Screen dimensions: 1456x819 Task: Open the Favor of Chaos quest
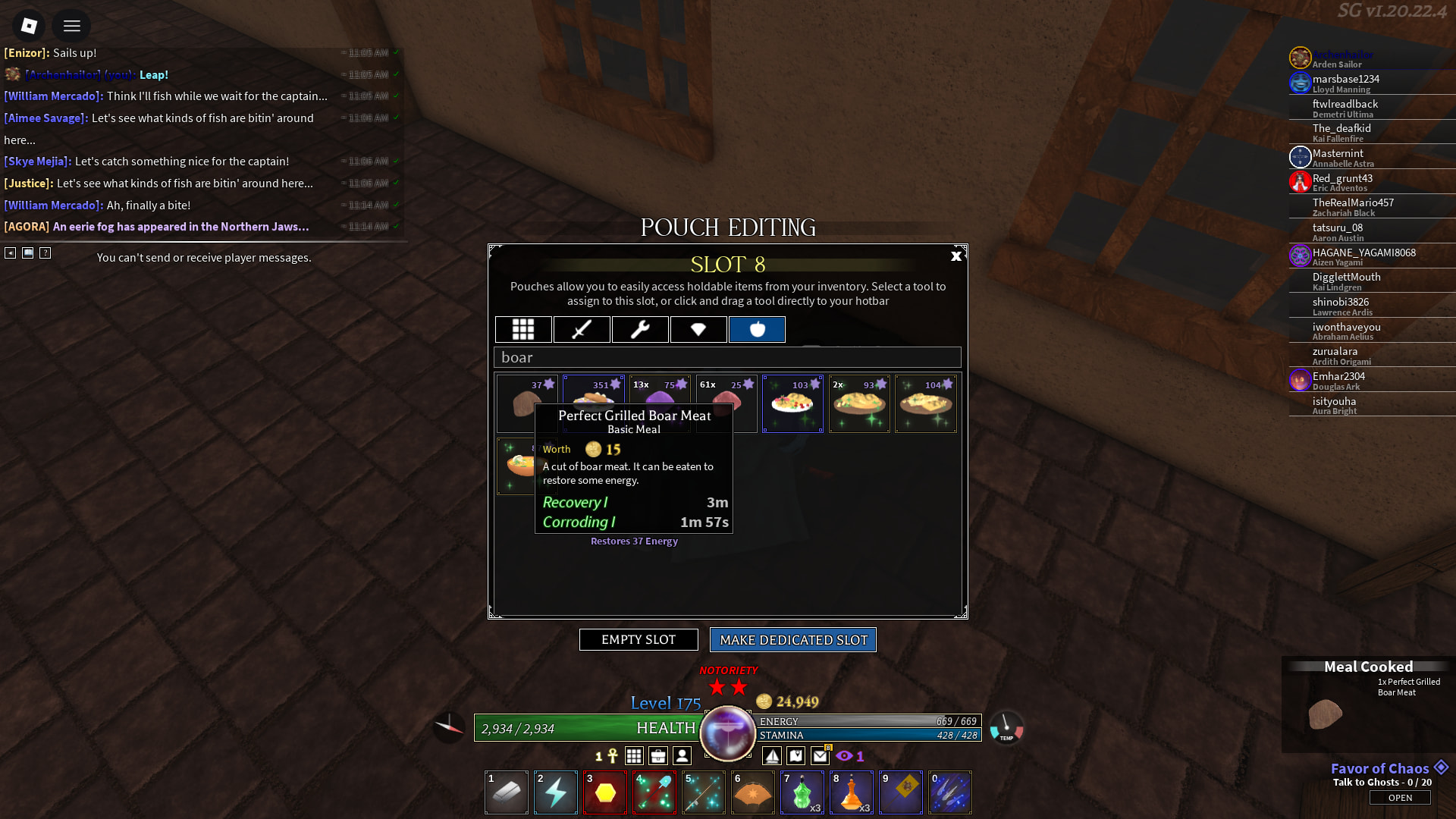point(1400,798)
